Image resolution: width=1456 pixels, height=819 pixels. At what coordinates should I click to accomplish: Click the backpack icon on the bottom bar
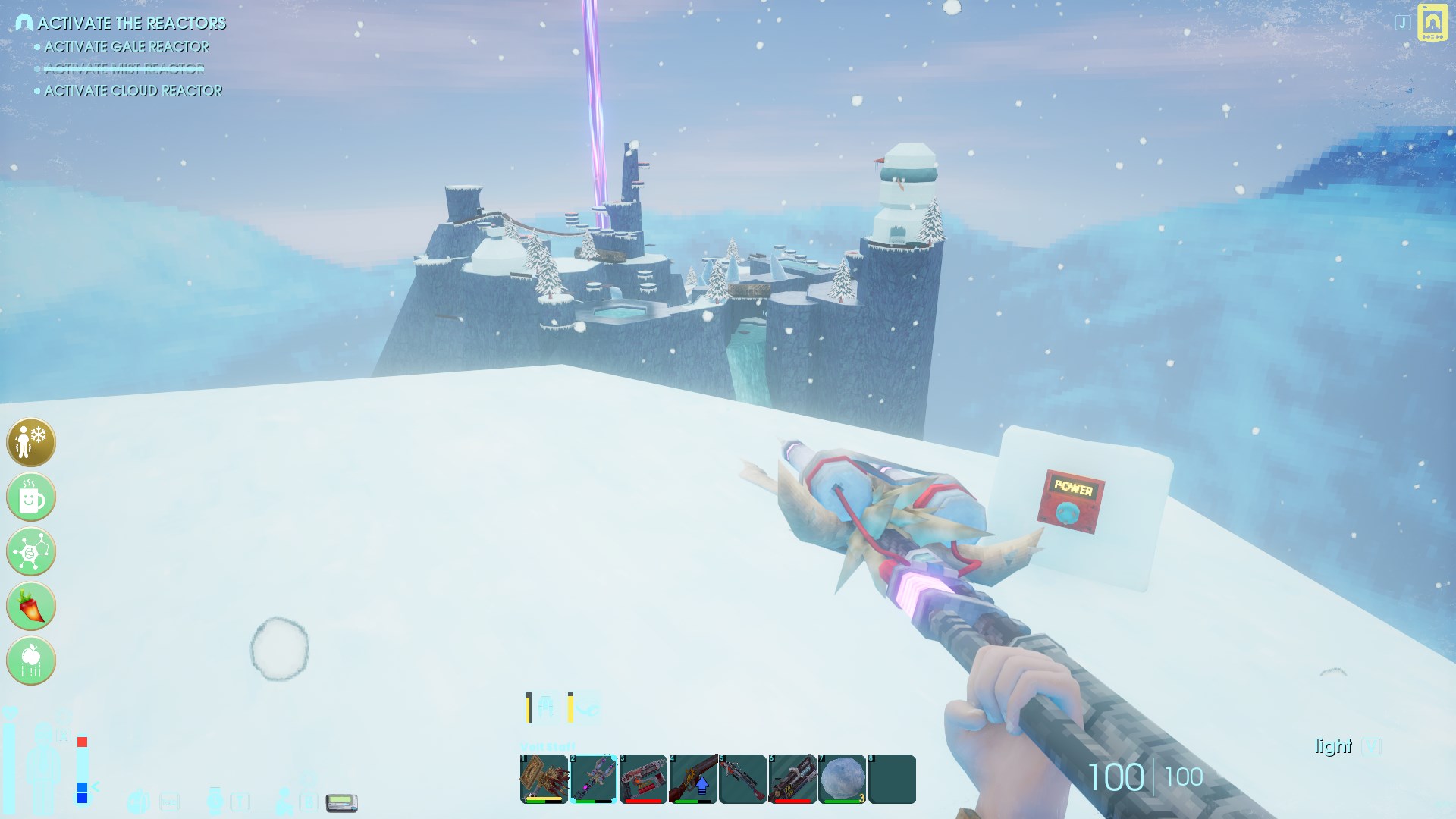click(138, 801)
